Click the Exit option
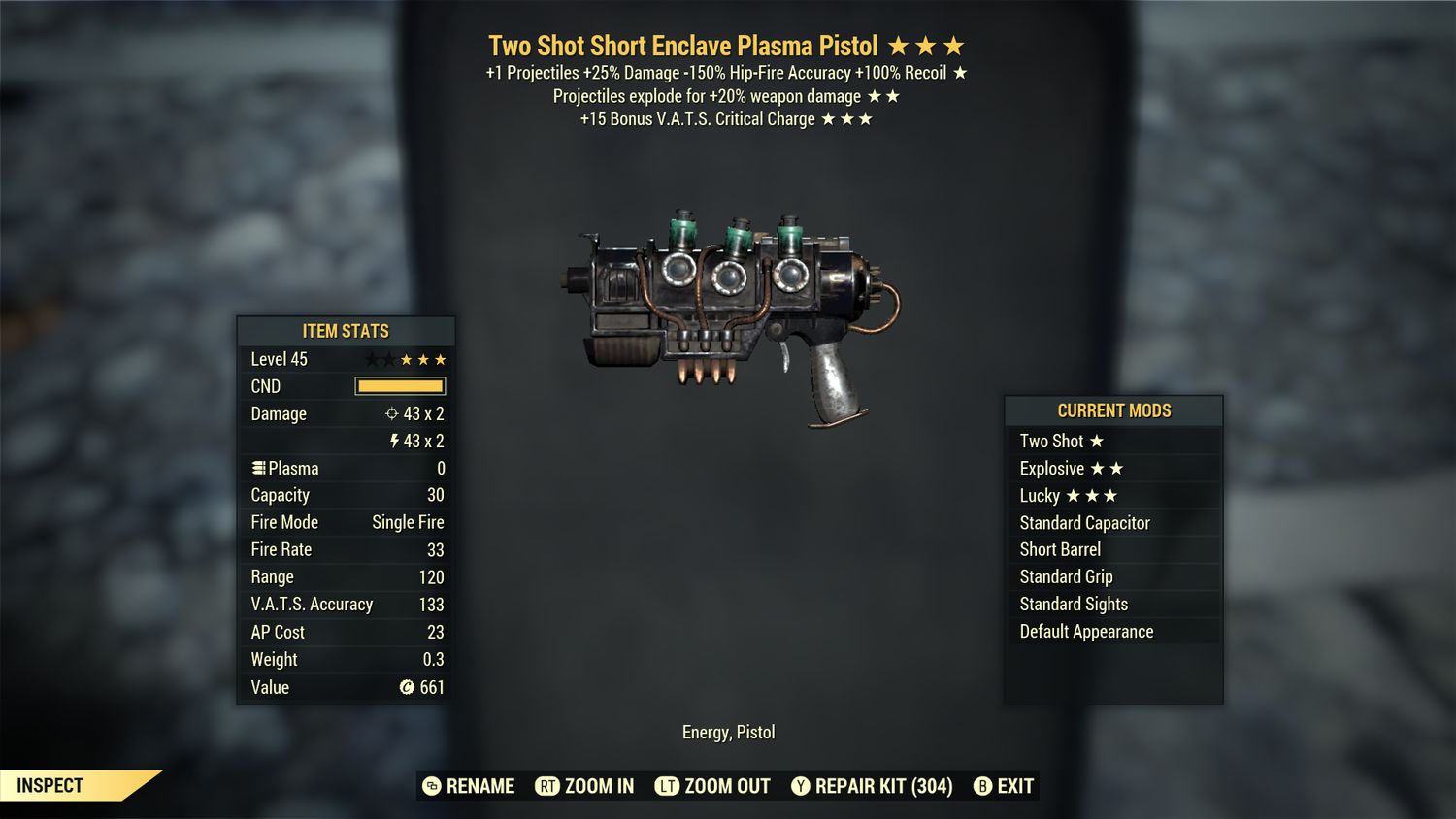This screenshot has height=819, width=1456. 1013,786
